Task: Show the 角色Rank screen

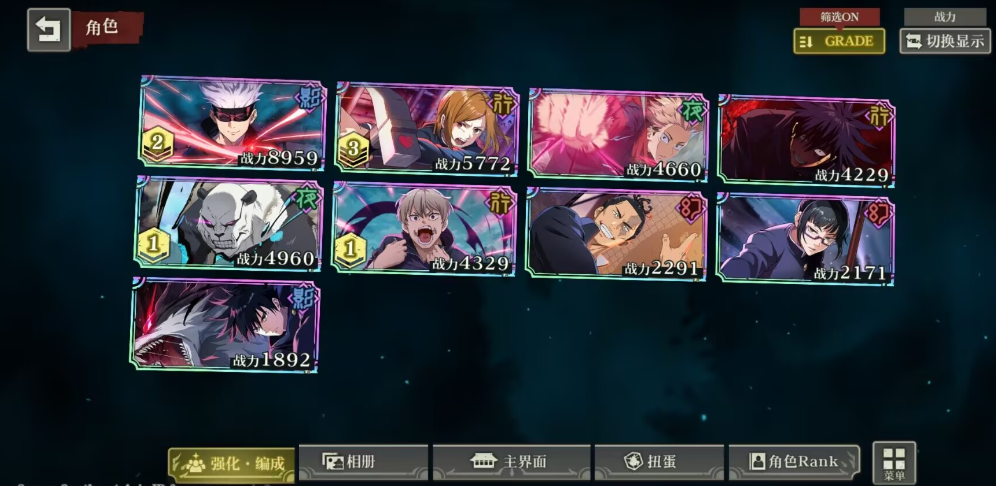Action: [794, 462]
